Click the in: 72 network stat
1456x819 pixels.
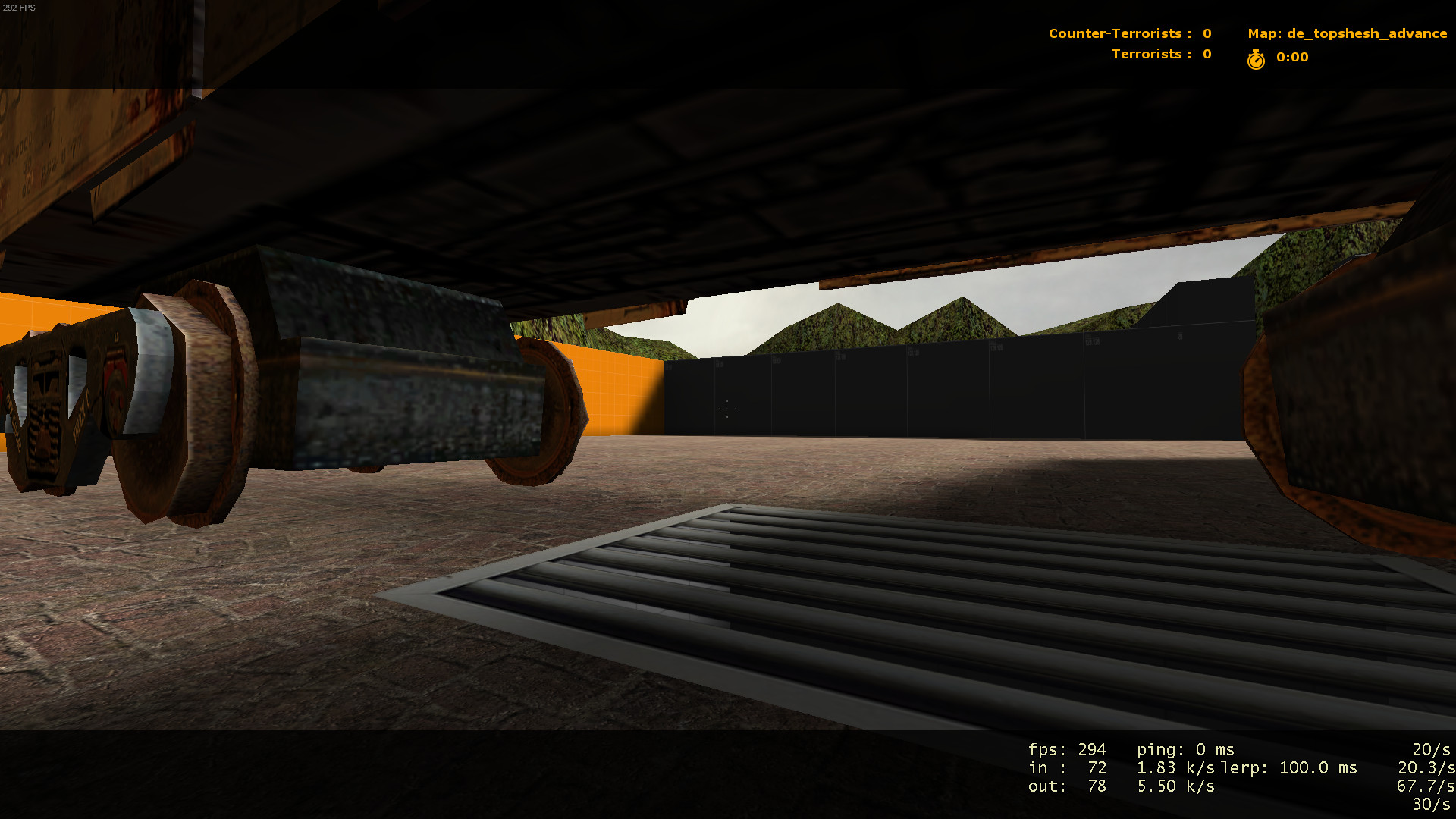(1069, 767)
